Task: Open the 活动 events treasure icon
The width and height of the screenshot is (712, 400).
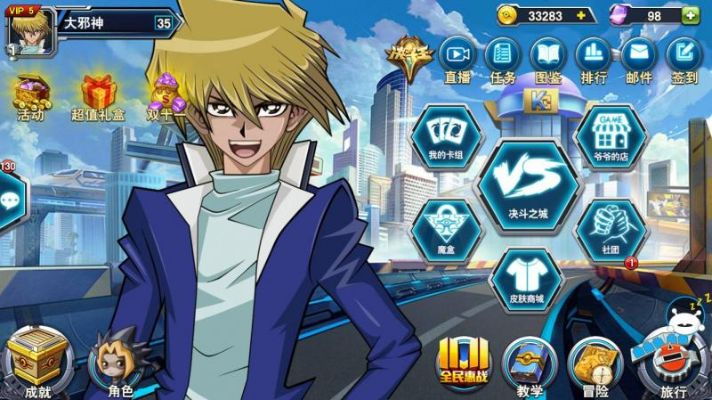Action: [31, 97]
